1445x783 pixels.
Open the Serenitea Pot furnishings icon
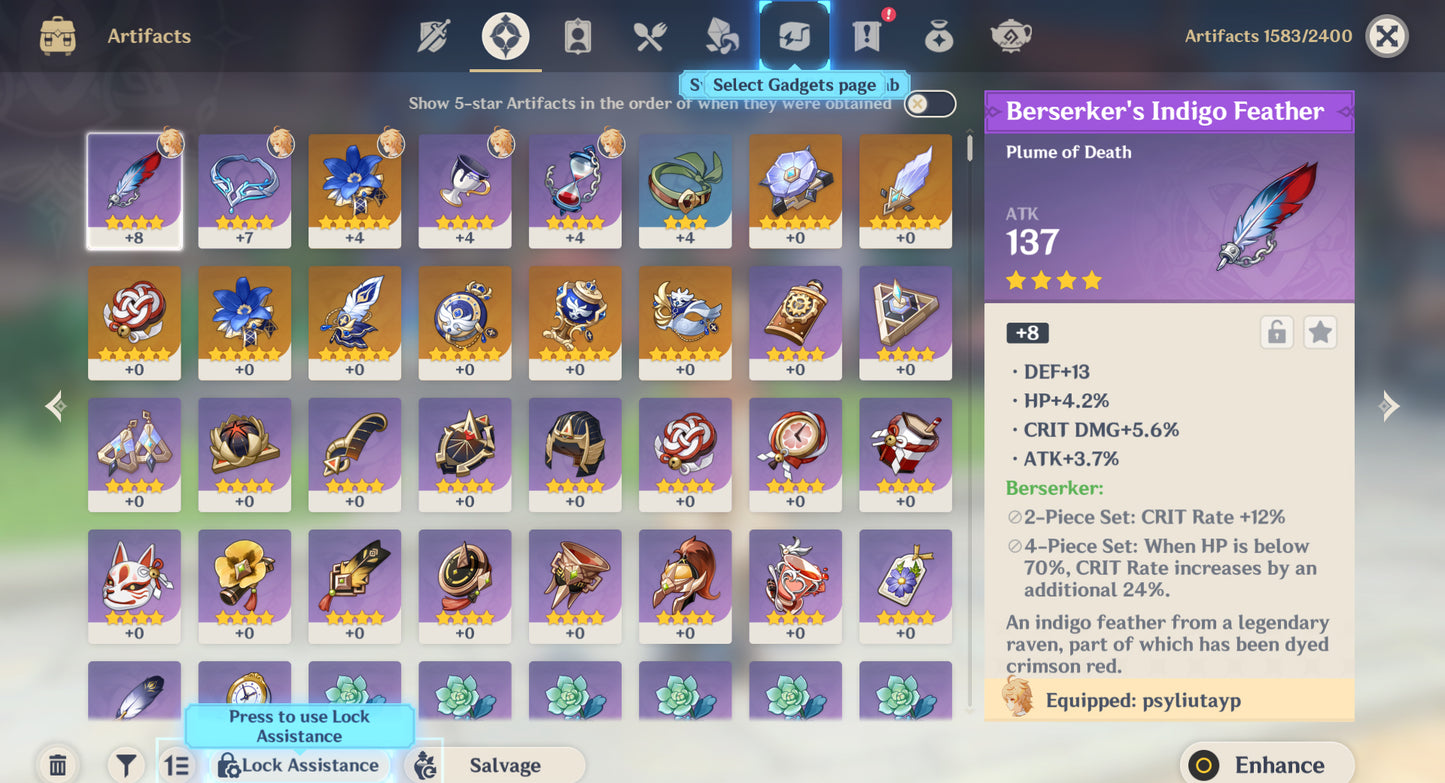point(1009,36)
